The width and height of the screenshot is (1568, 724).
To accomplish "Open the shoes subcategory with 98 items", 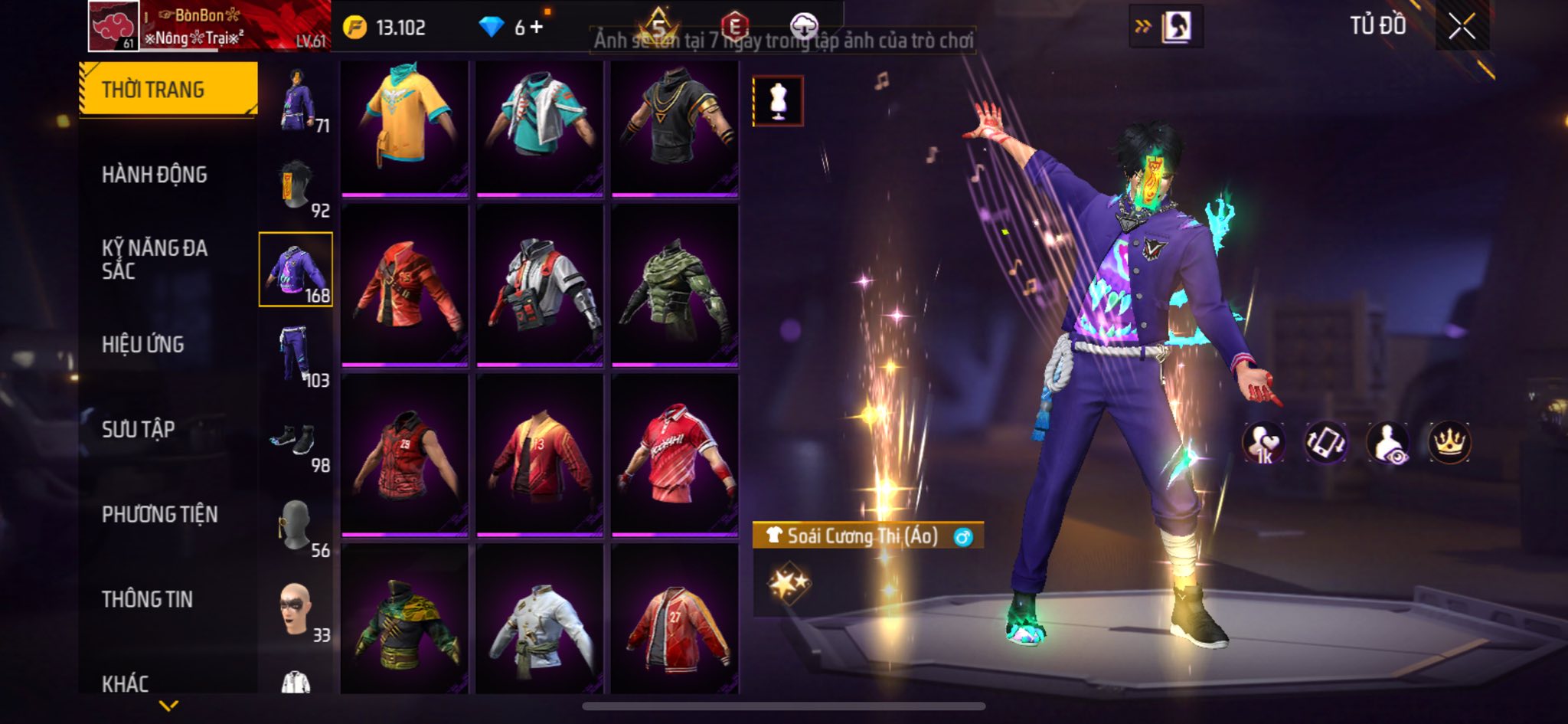I will pyautogui.click(x=296, y=441).
